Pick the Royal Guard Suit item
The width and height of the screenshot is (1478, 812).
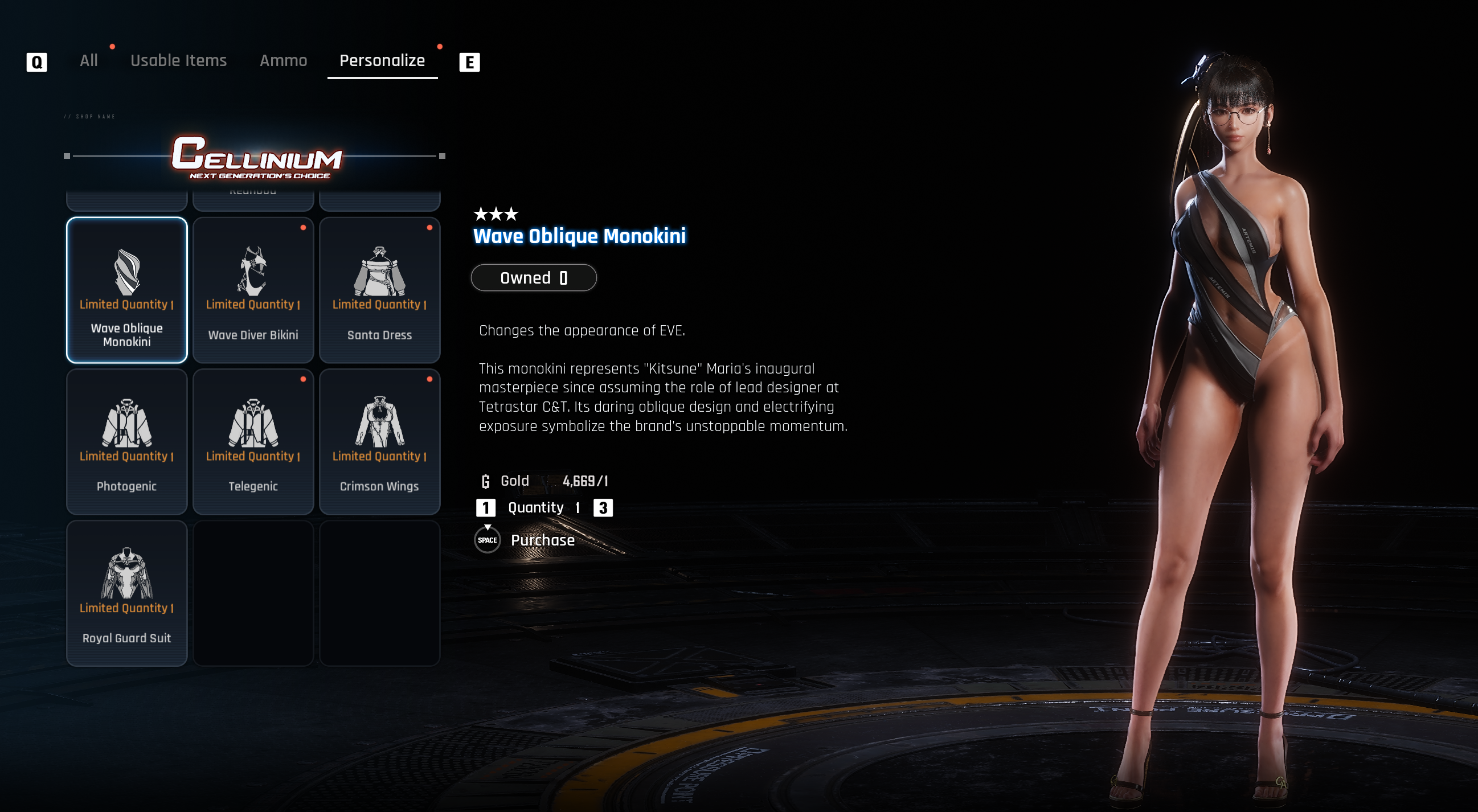point(127,593)
